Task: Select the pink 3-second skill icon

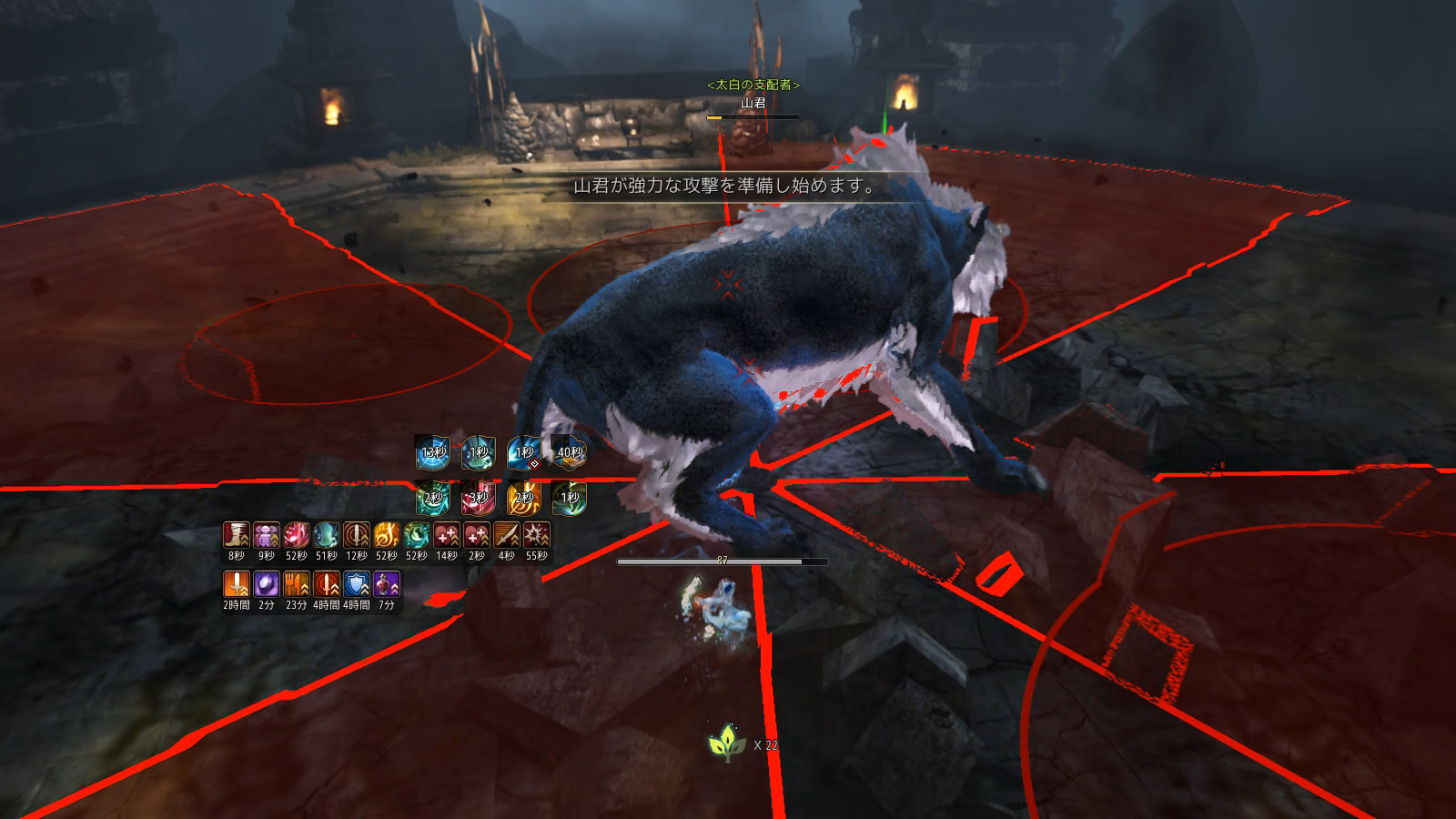Action: pyautogui.click(x=478, y=498)
